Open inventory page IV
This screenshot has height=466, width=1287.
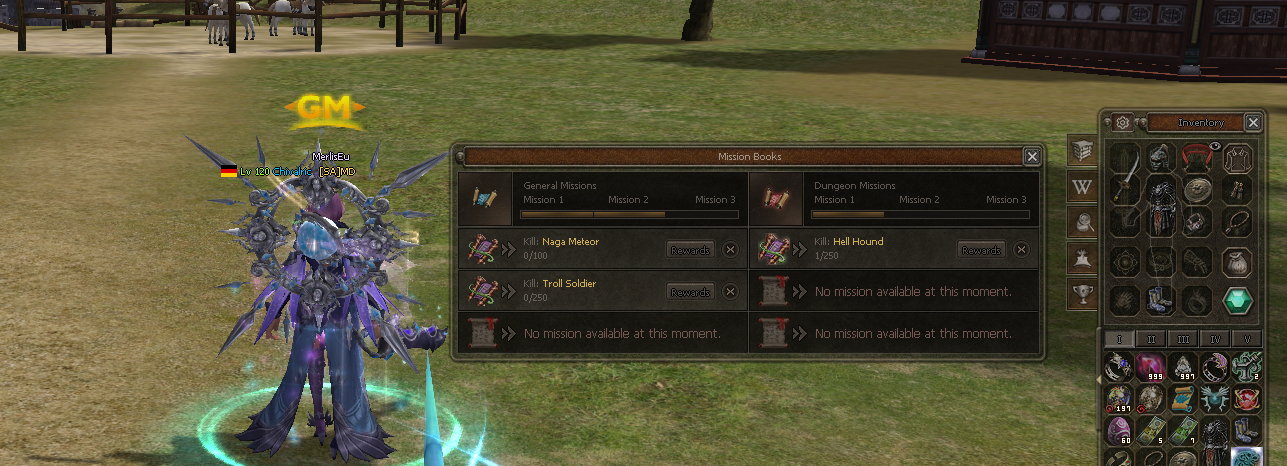point(1215,339)
